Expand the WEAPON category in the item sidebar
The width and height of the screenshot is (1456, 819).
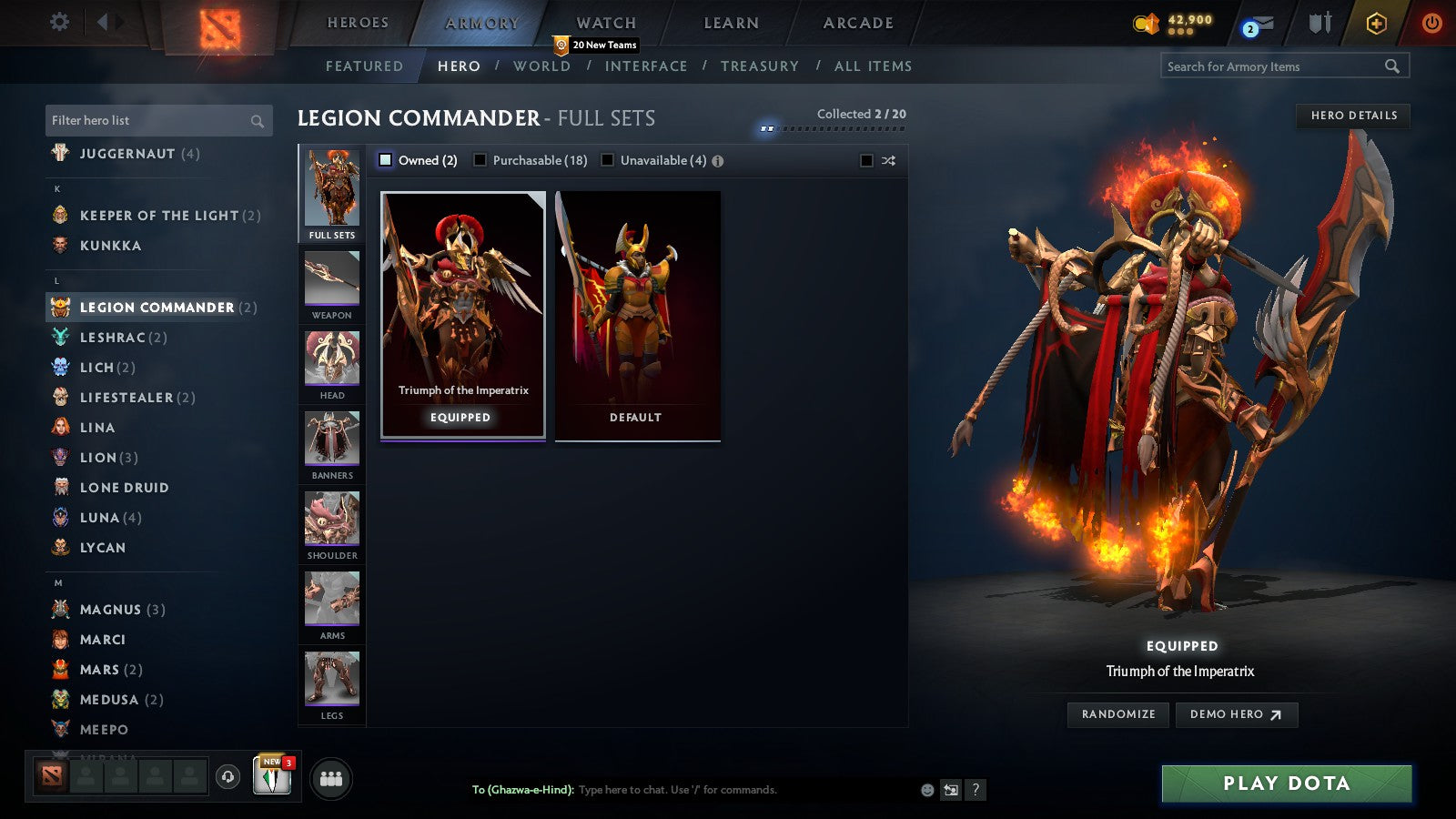(x=330, y=282)
